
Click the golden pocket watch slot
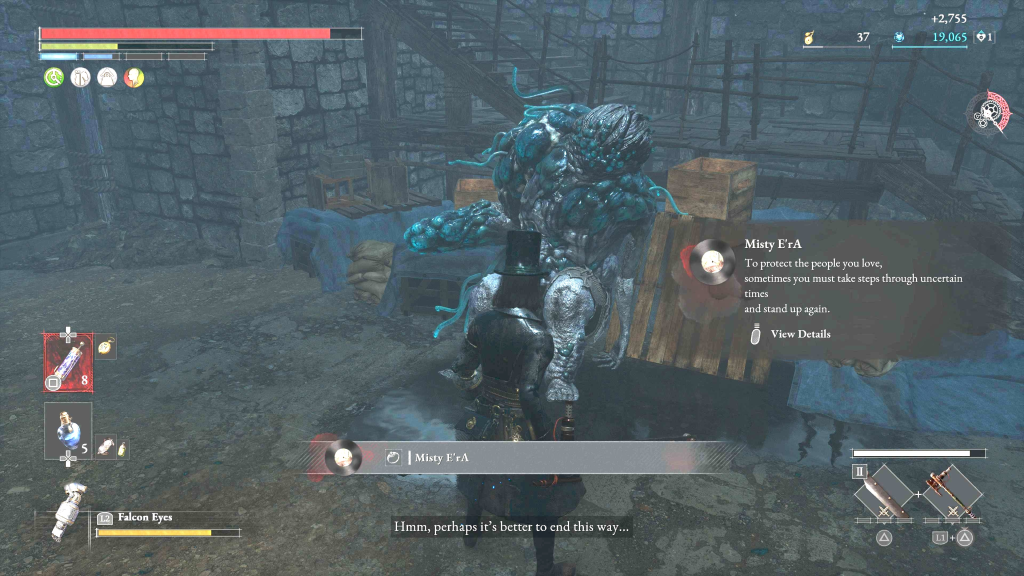[x=107, y=346]
